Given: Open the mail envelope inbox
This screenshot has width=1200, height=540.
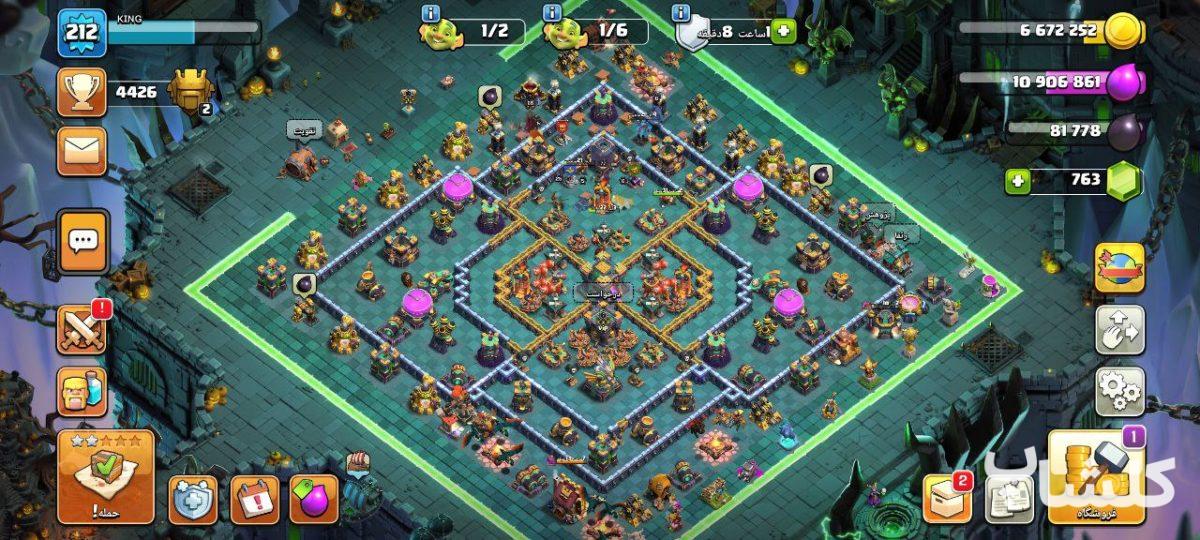Looking at the screenshot, I should point(82,151).
